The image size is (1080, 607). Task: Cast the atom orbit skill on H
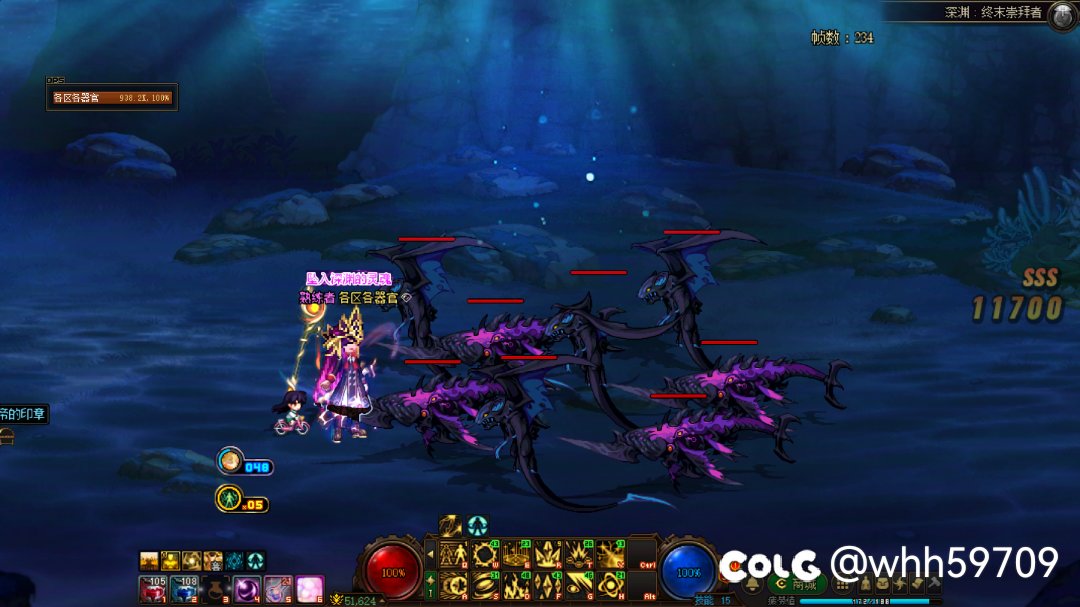click(611, 584)
